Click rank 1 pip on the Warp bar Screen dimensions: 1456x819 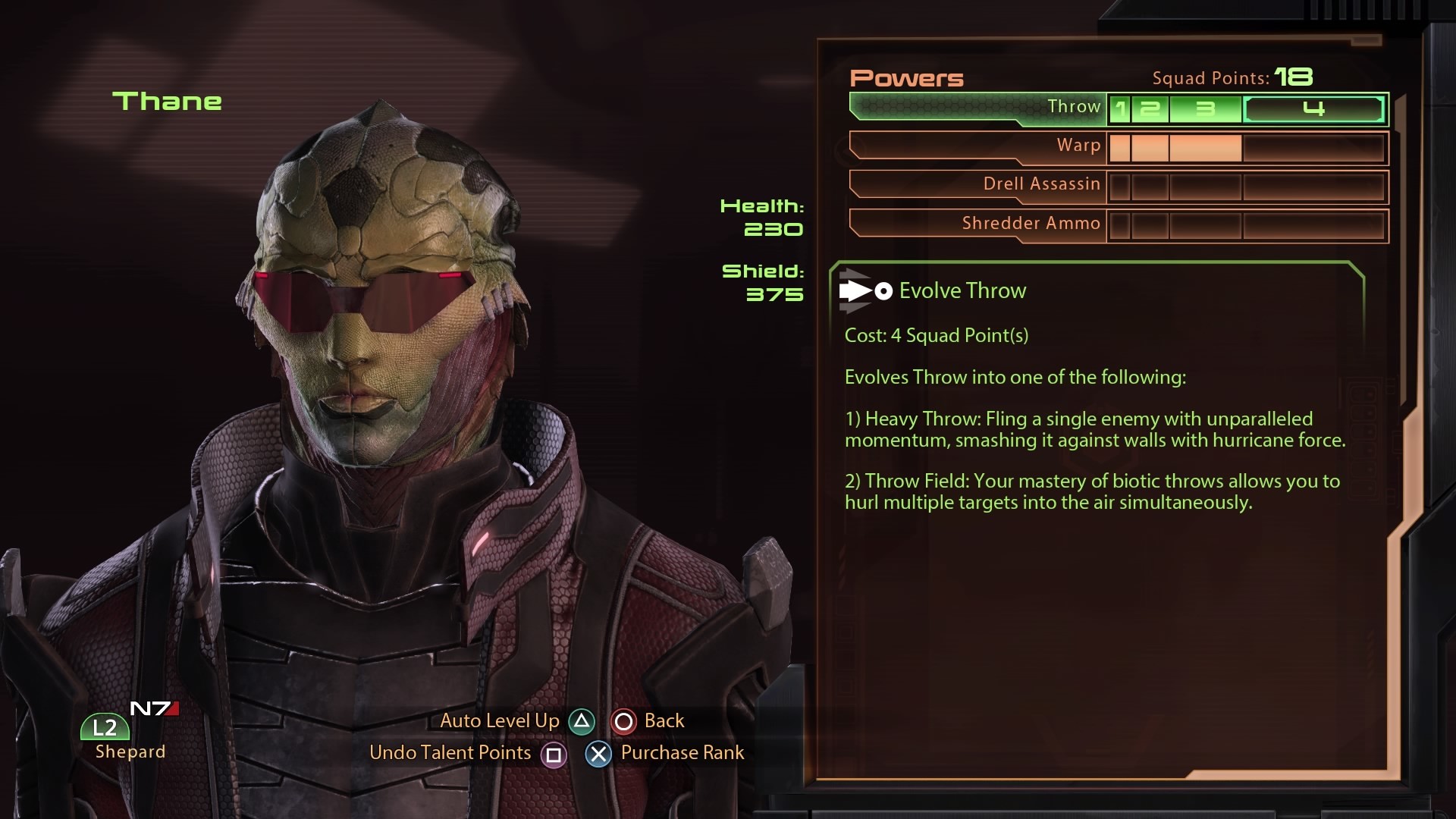[1121, 149]
